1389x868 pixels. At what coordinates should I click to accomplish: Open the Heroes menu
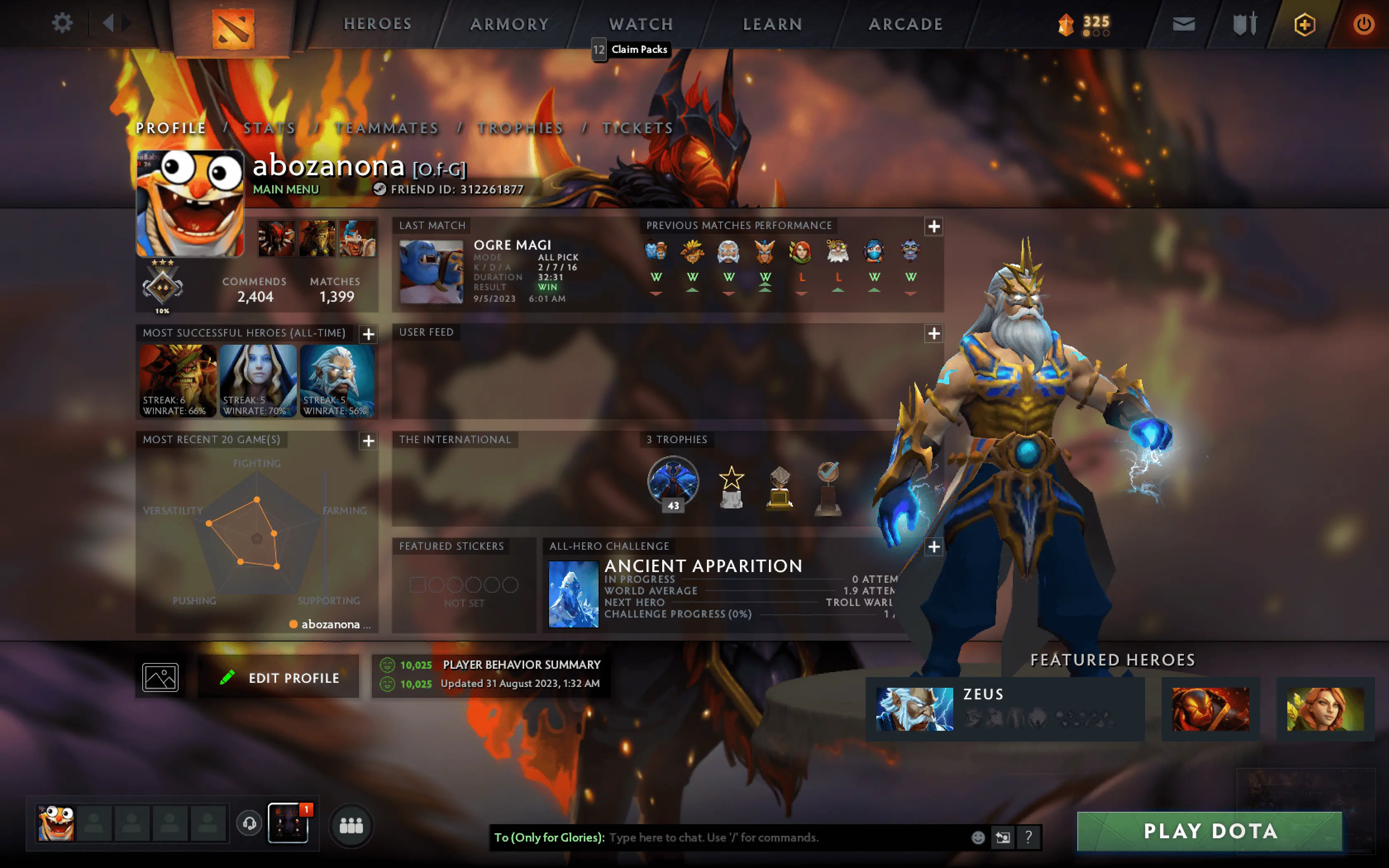tap(378, 24)
